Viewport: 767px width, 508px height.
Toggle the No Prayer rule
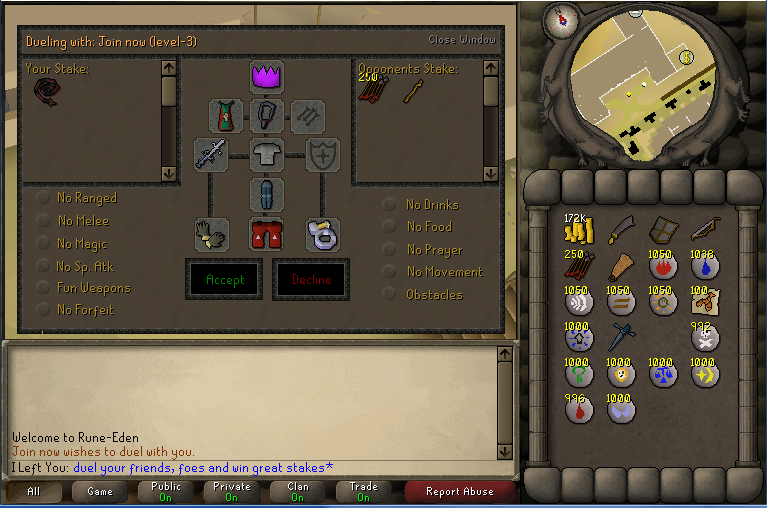tap(390, 250)
